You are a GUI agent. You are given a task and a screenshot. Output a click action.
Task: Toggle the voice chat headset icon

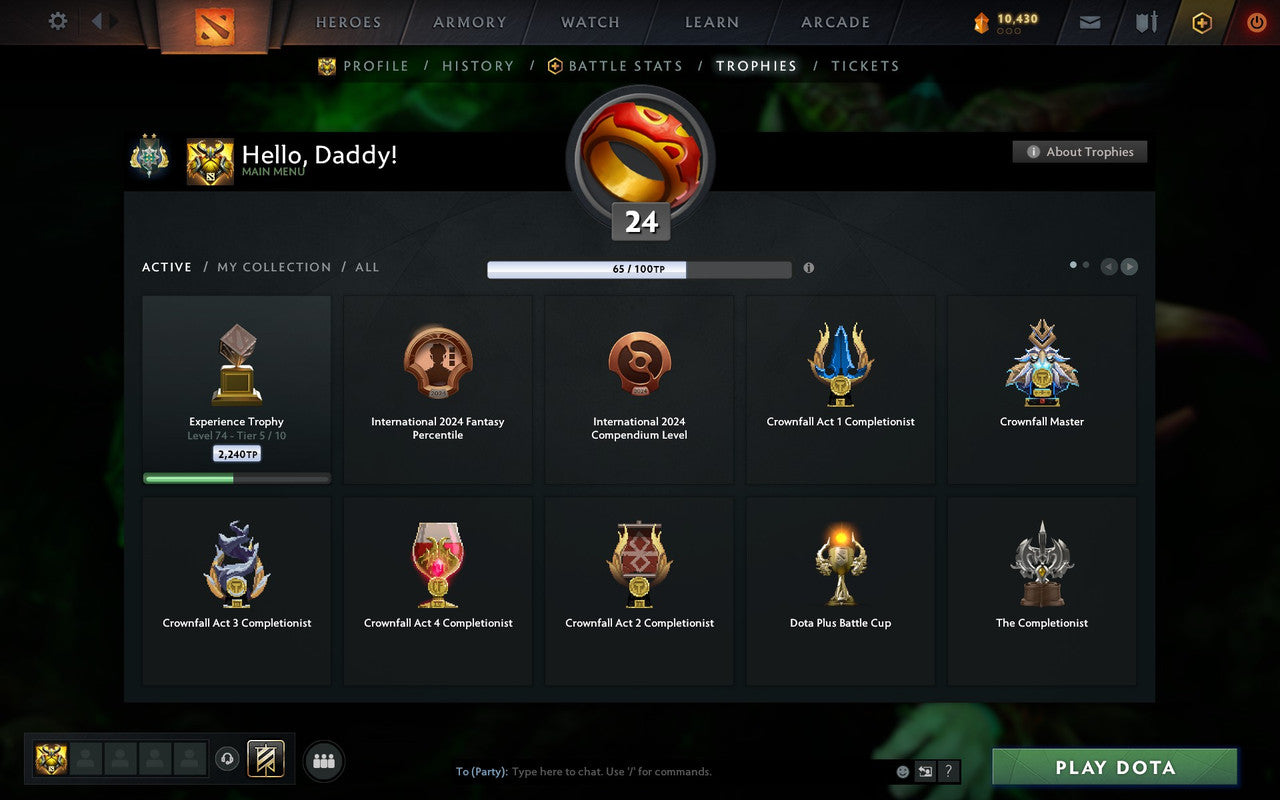point(228,760)
